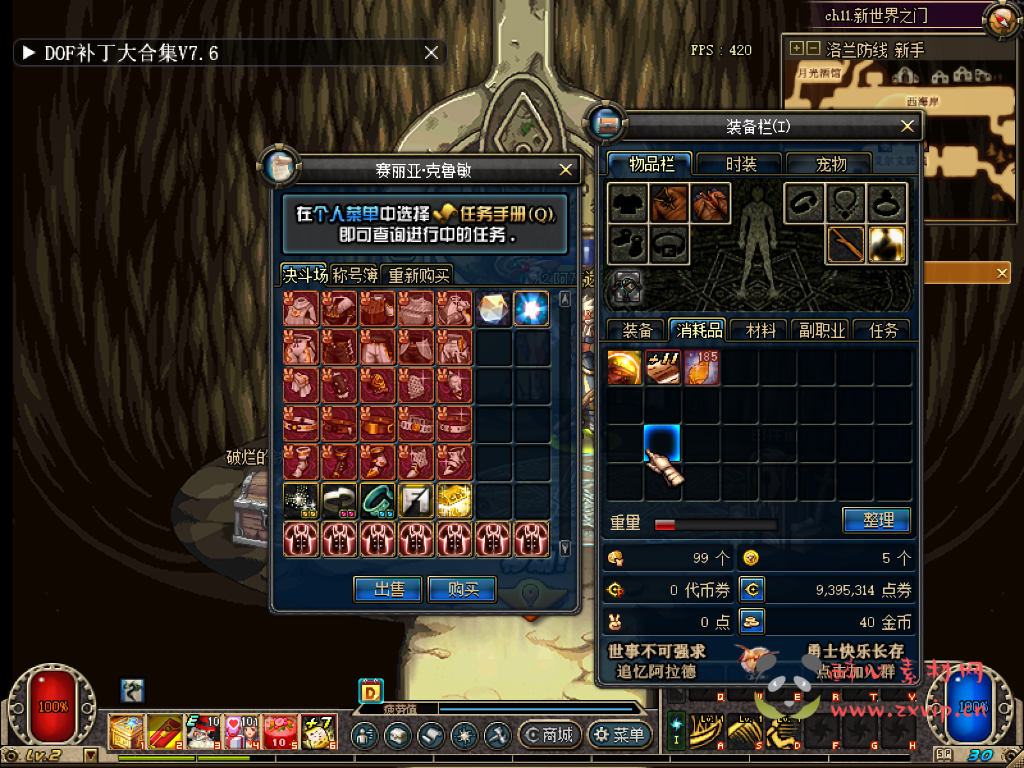1024x768 pixels.
Task: Select the 决斗场 shop tab
Action: (x=304, y=275)
